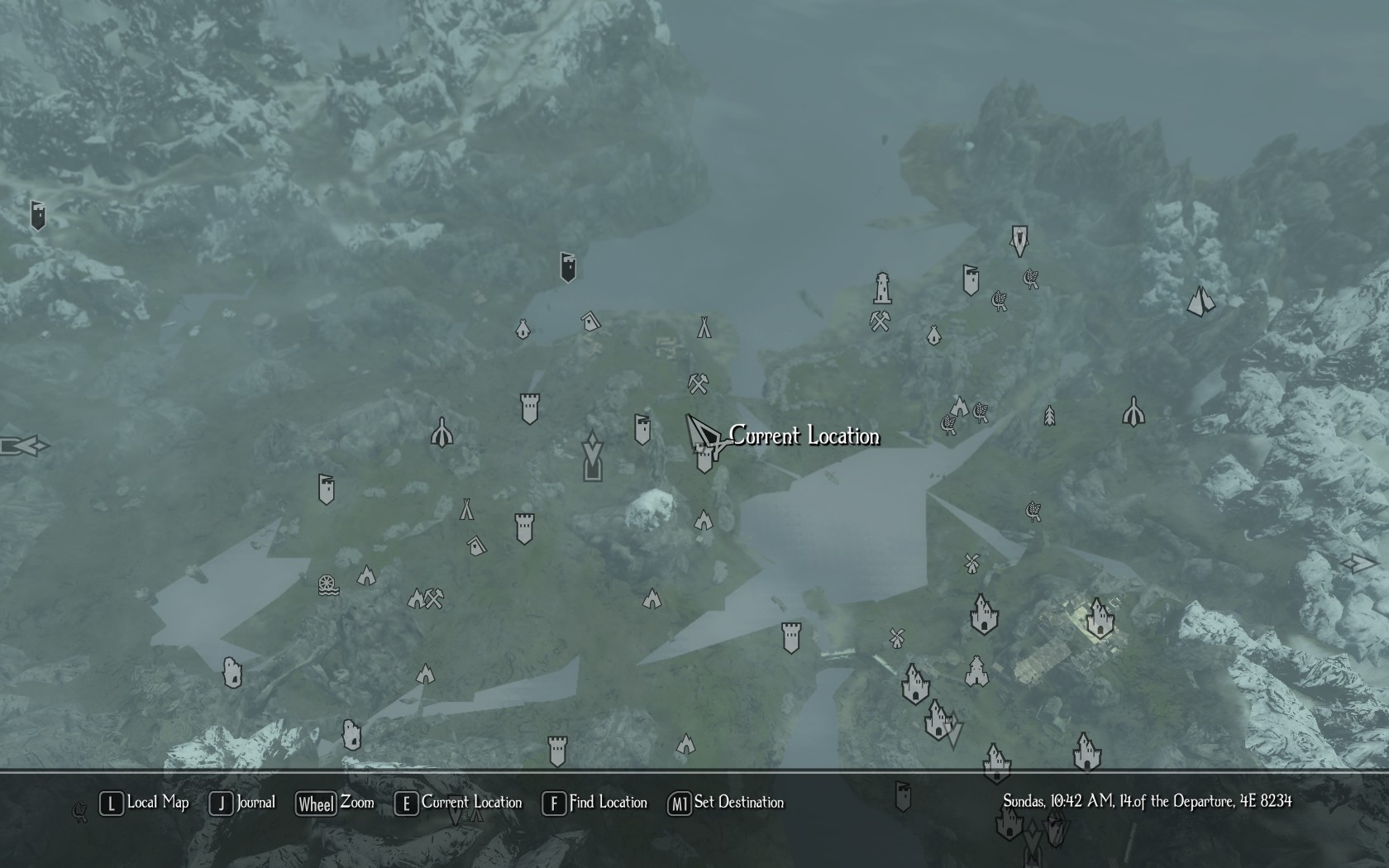The image size is (1389, 868).
Task: Center map on Current Location button
Action: coord(460,803)
